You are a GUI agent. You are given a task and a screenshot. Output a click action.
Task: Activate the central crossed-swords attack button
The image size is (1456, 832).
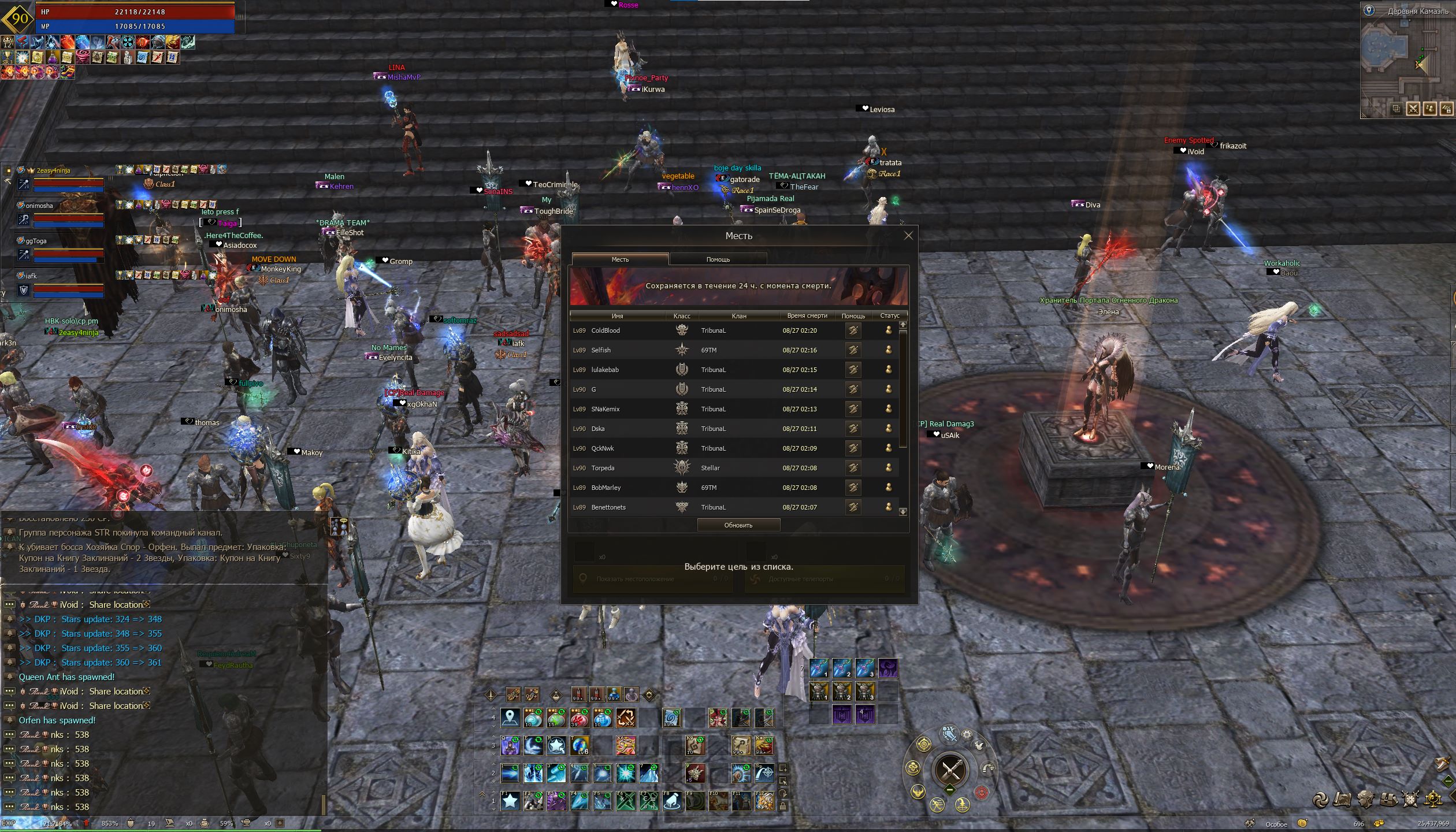pos(950,770)
